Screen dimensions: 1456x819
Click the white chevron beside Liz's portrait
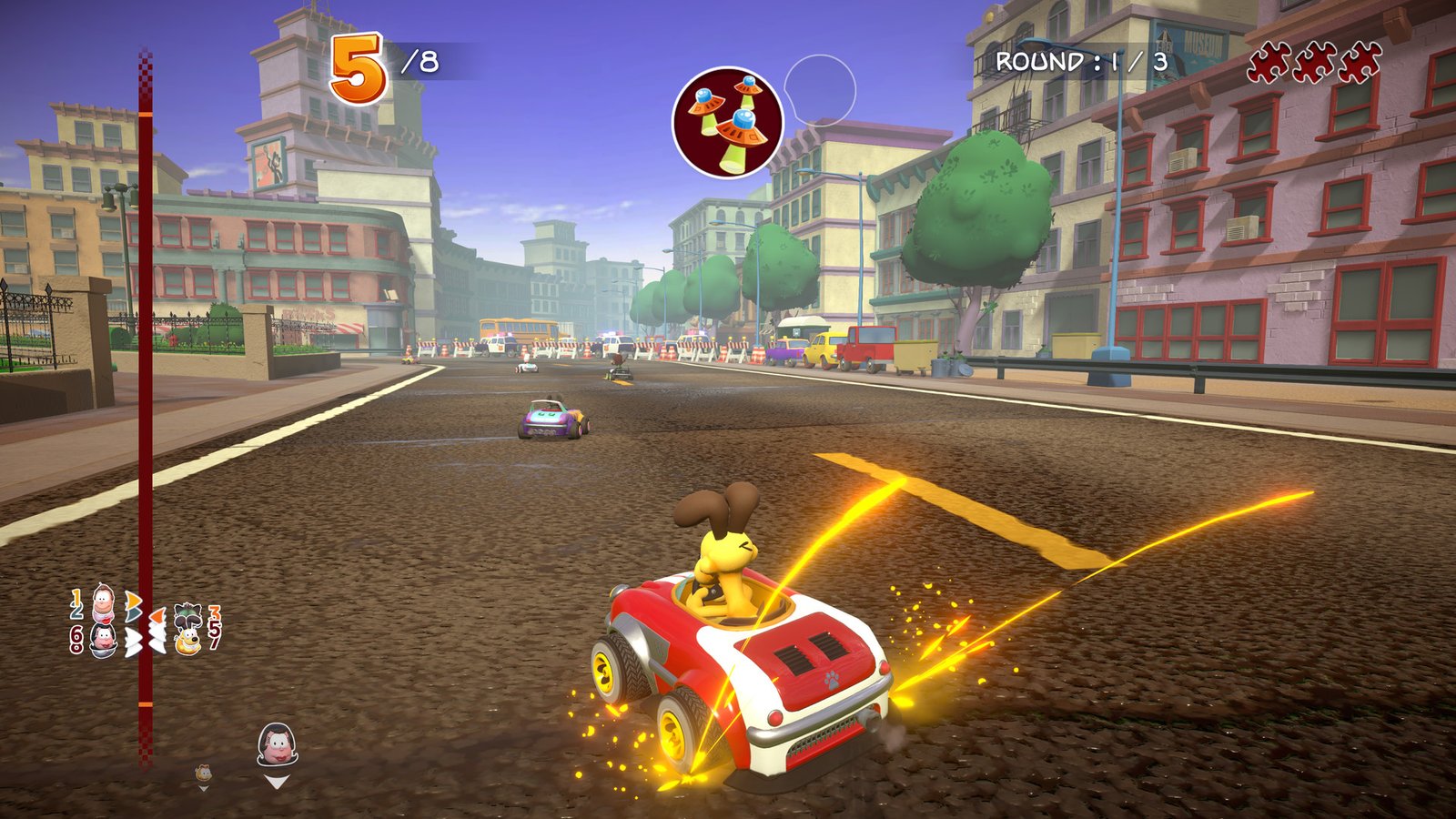[x=132, y=637]
